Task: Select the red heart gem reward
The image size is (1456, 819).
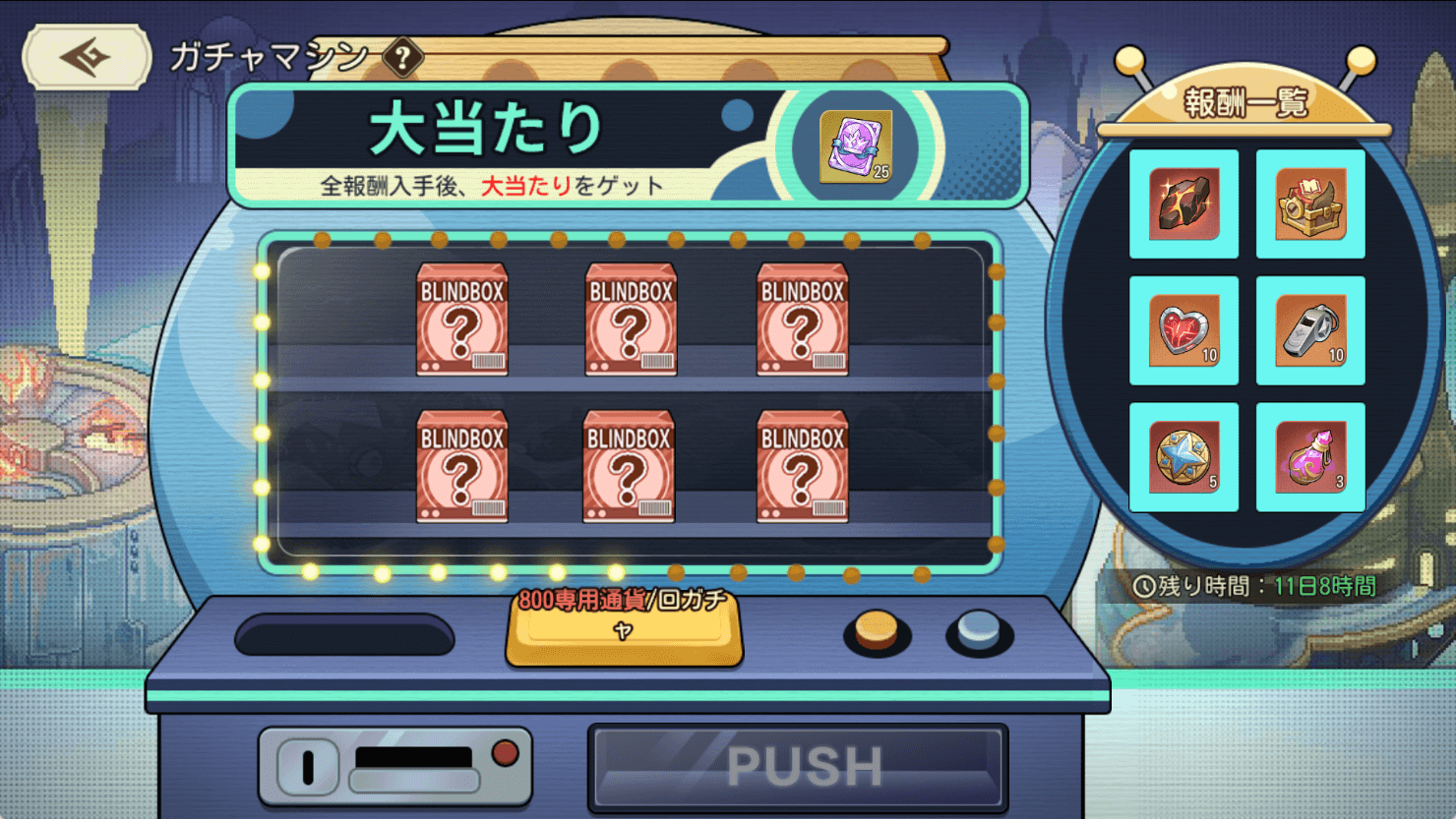Action: (1183, 330)
